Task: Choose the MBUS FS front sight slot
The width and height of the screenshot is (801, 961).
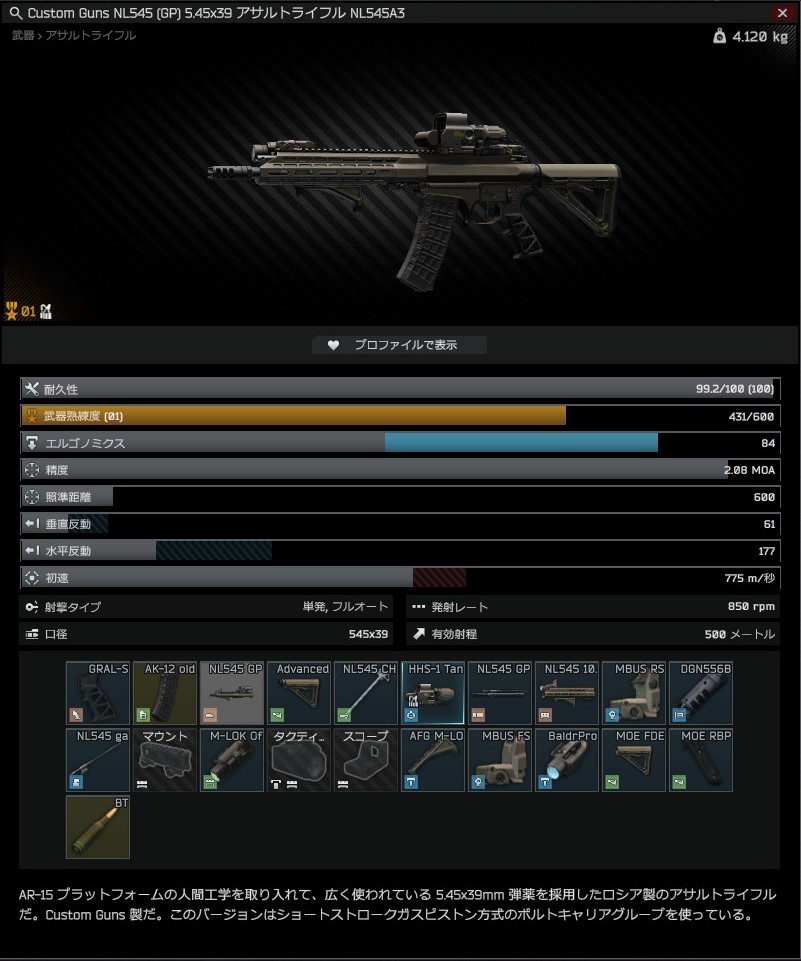Action: pos(500,760)
